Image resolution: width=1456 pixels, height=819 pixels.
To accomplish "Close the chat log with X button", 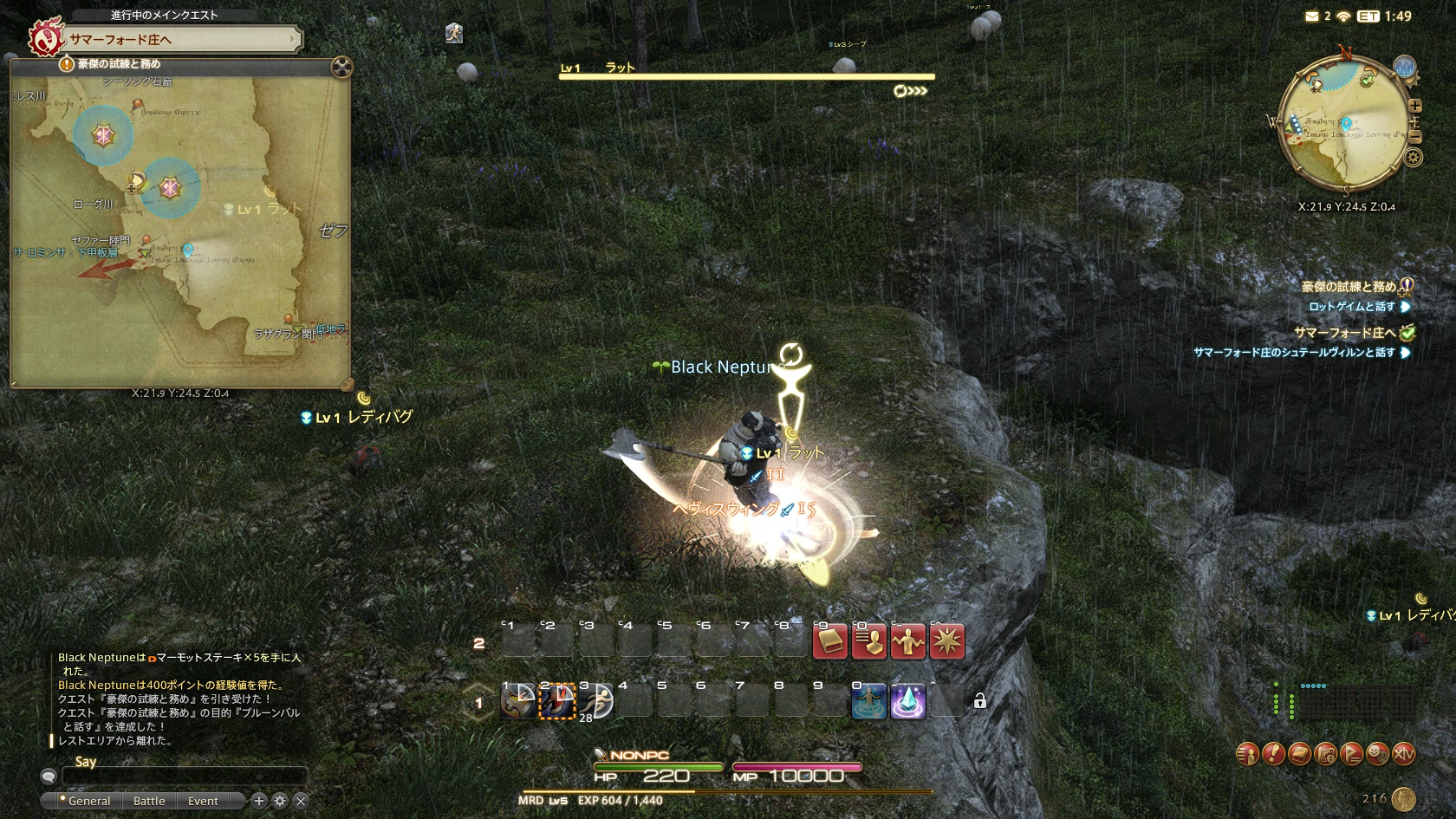I will pos(301,801).
